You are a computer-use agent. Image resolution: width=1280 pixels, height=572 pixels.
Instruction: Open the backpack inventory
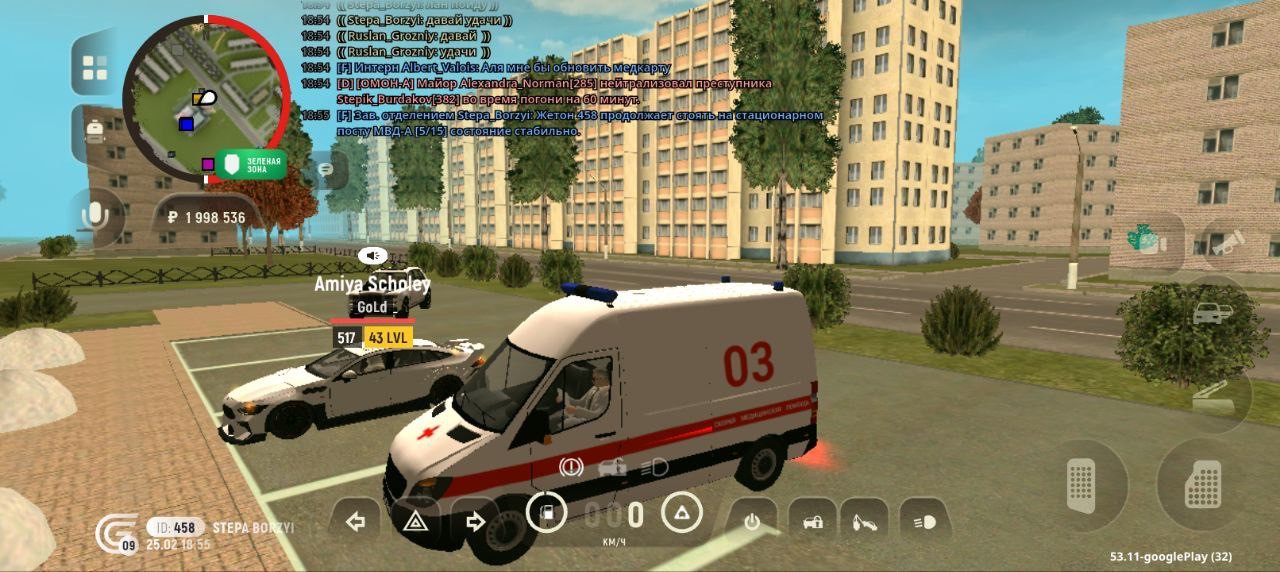(x=95, y=131)
